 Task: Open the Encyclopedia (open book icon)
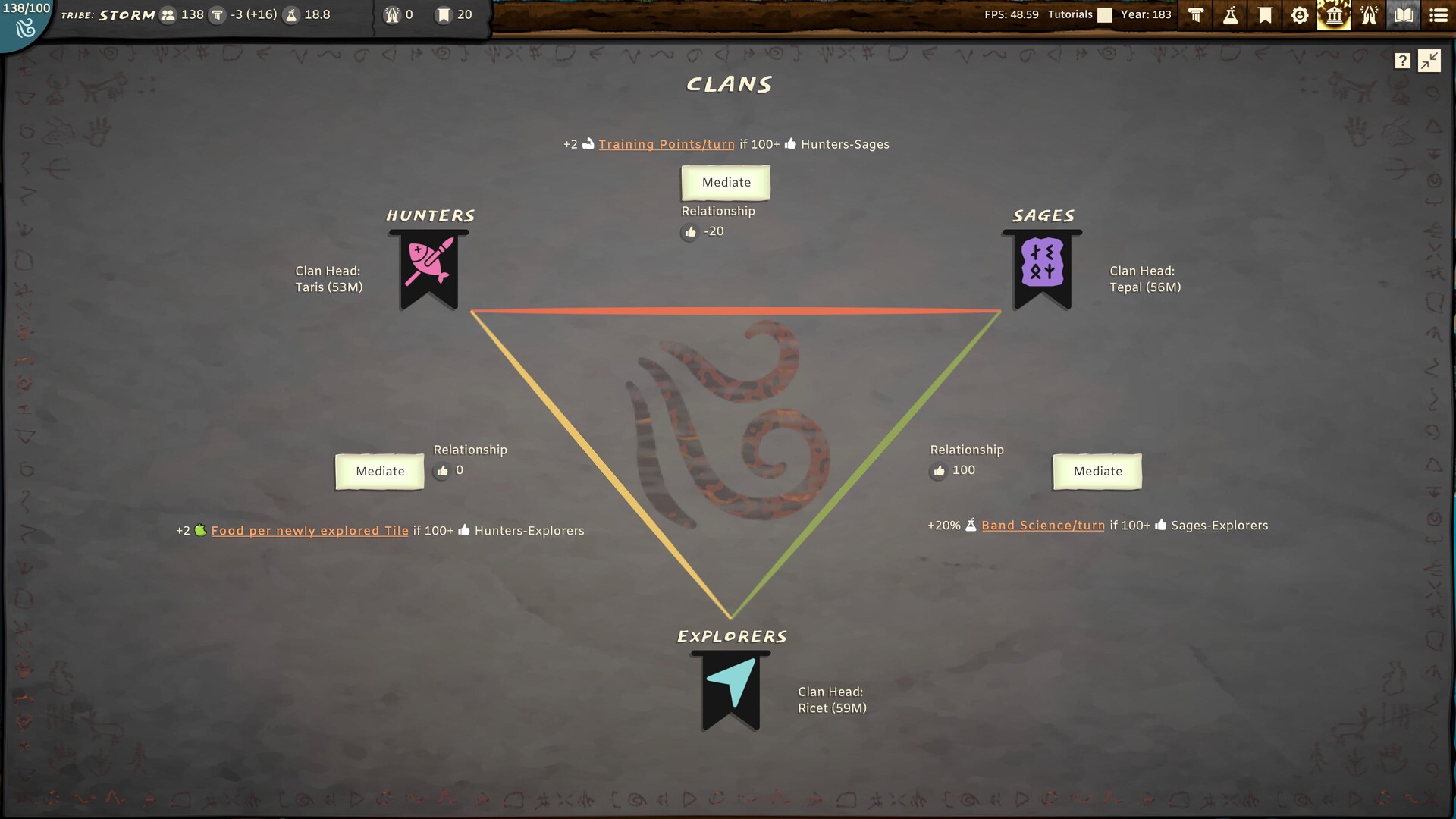tap(1402, 15)
